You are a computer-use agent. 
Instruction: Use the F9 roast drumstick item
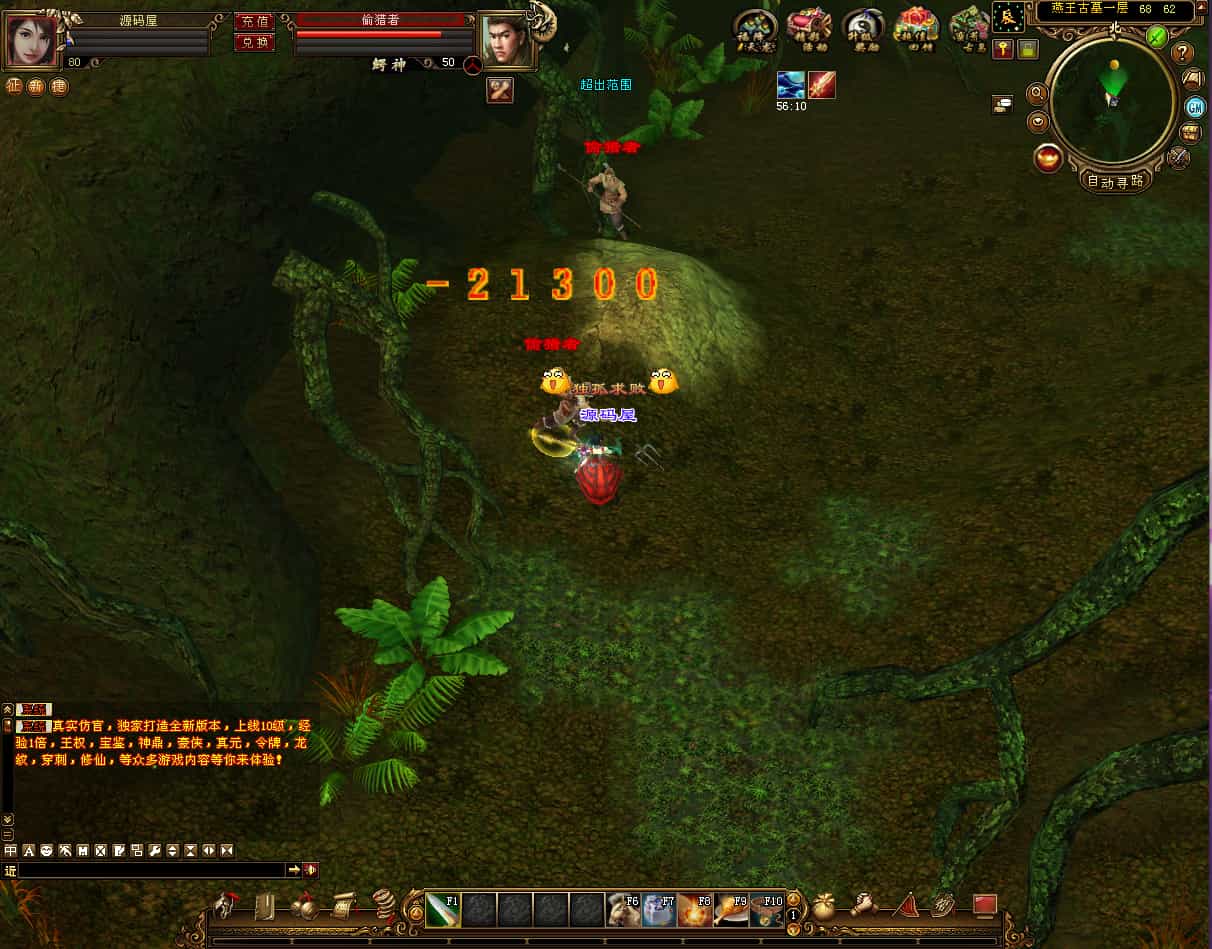pyautogui.click(x=731, y=910)
